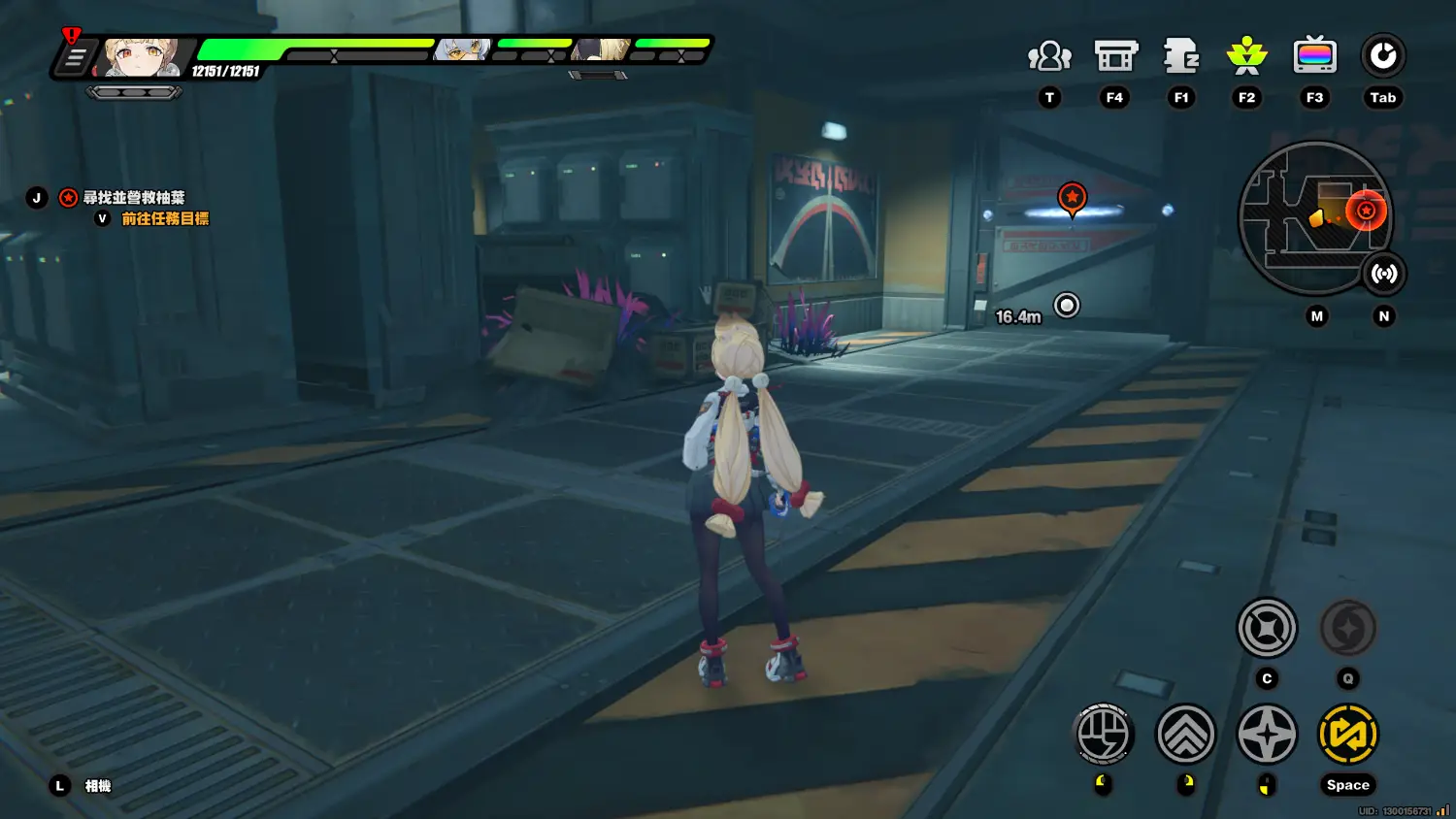Open the circular minimap
This screenshot has height=819, width=1456.
coord(1314,217)
